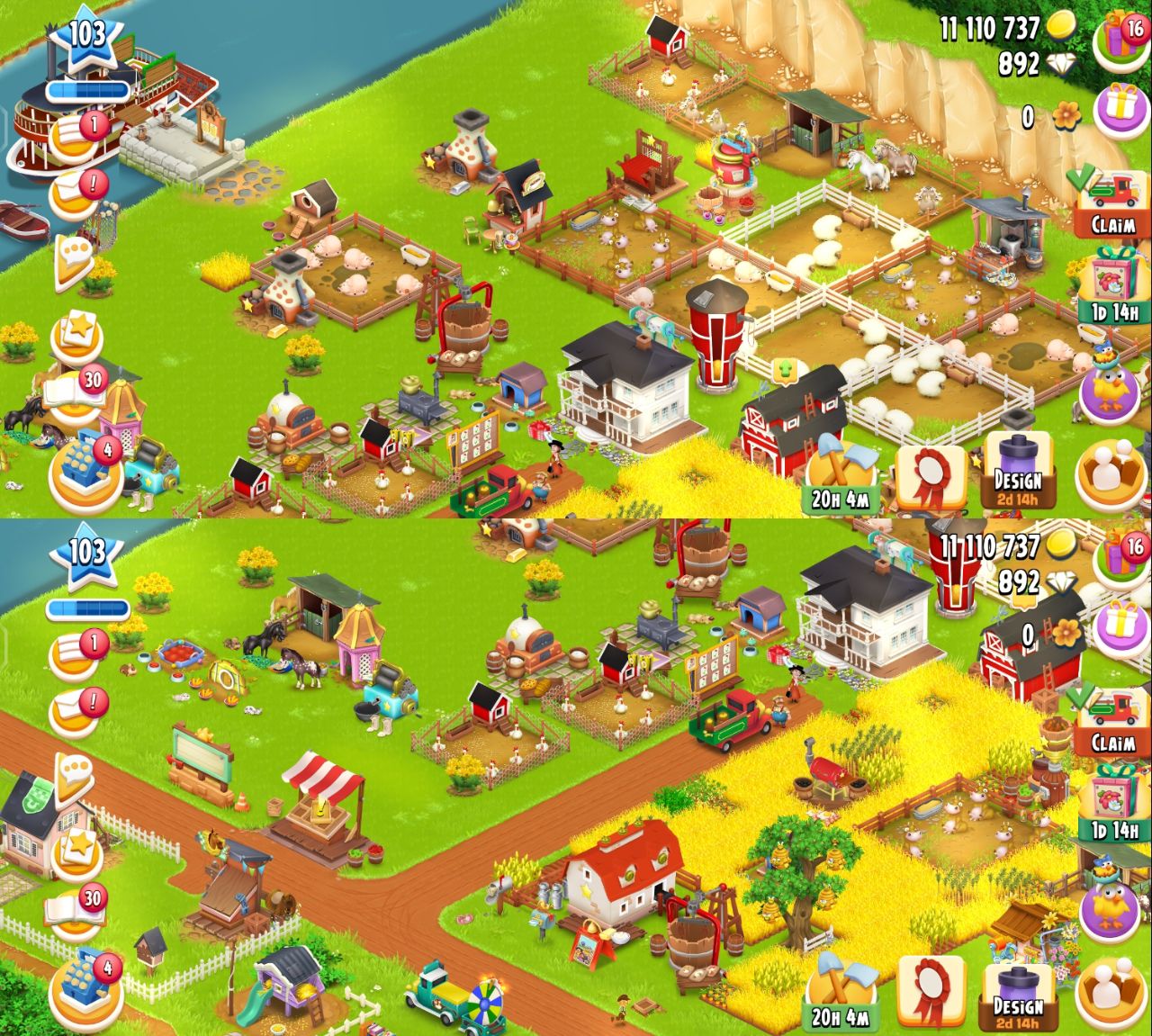Open the chat speech bubble, upper screenshot
Screen dimensions: 1152x1036
point(75,262)
